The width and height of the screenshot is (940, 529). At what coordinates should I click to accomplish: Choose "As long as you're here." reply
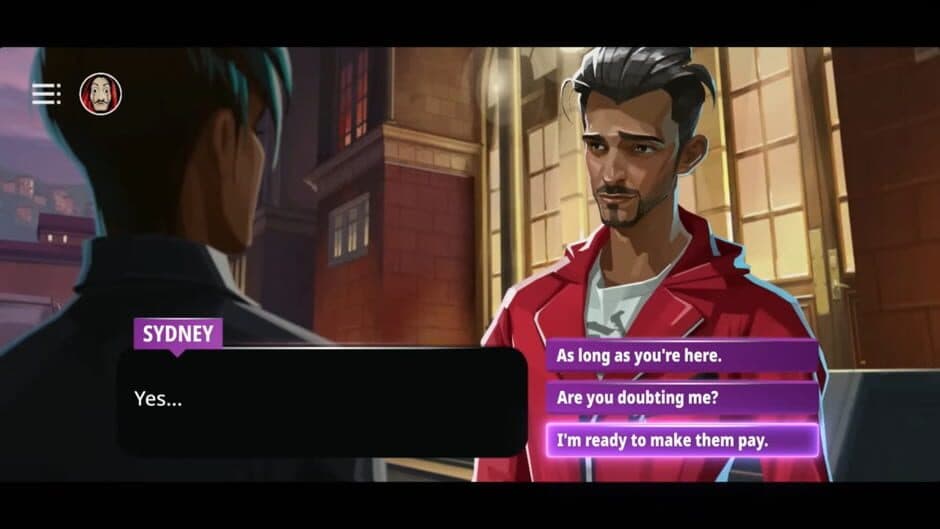682,355
